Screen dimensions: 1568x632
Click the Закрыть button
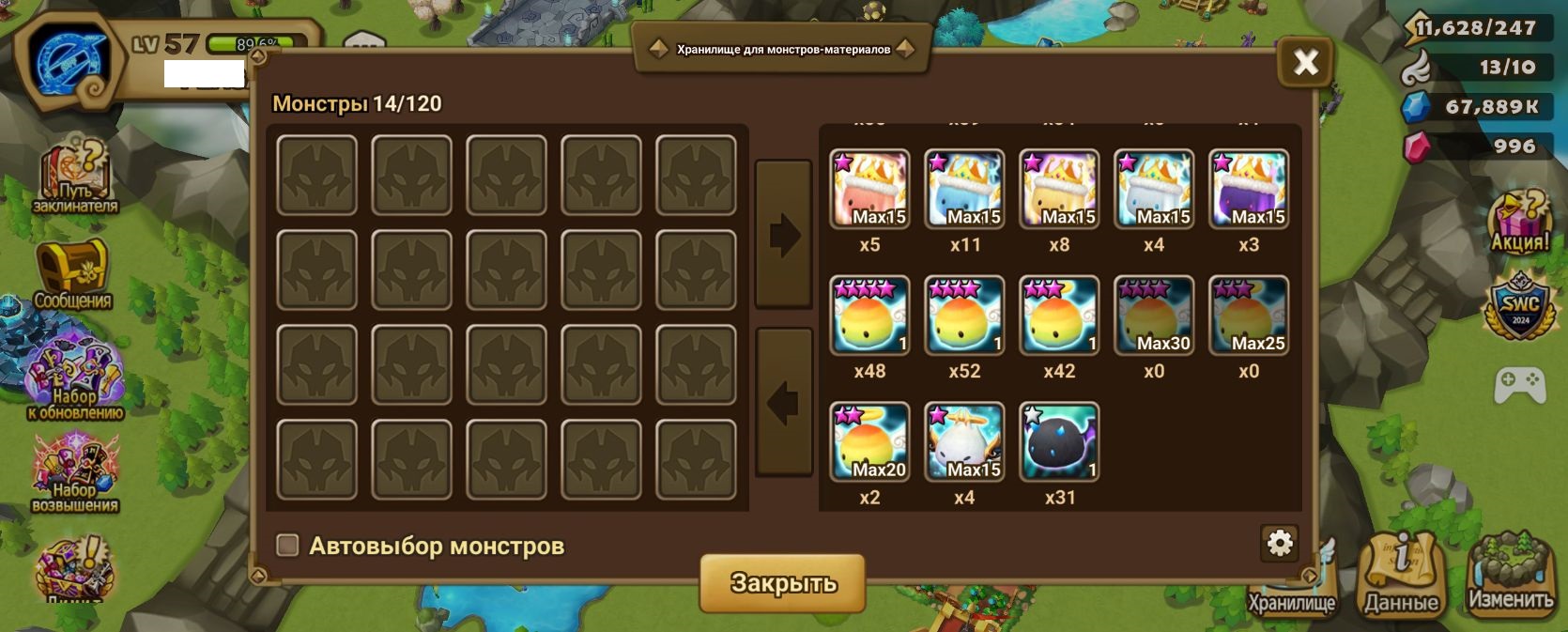tap(782, 582)
